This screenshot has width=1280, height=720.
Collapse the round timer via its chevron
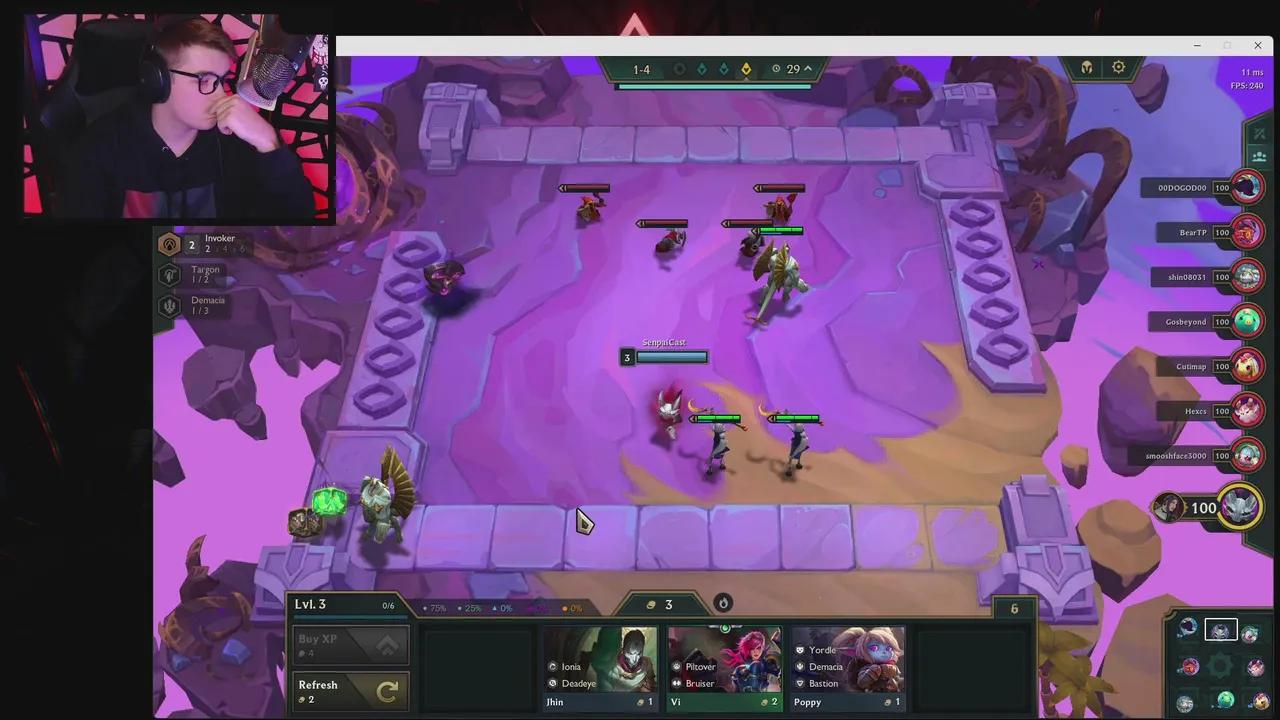point(806,68)
